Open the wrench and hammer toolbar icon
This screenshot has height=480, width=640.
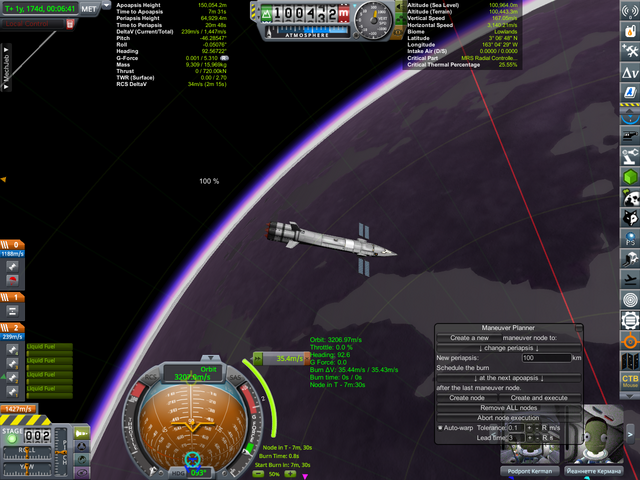(630, 49)
